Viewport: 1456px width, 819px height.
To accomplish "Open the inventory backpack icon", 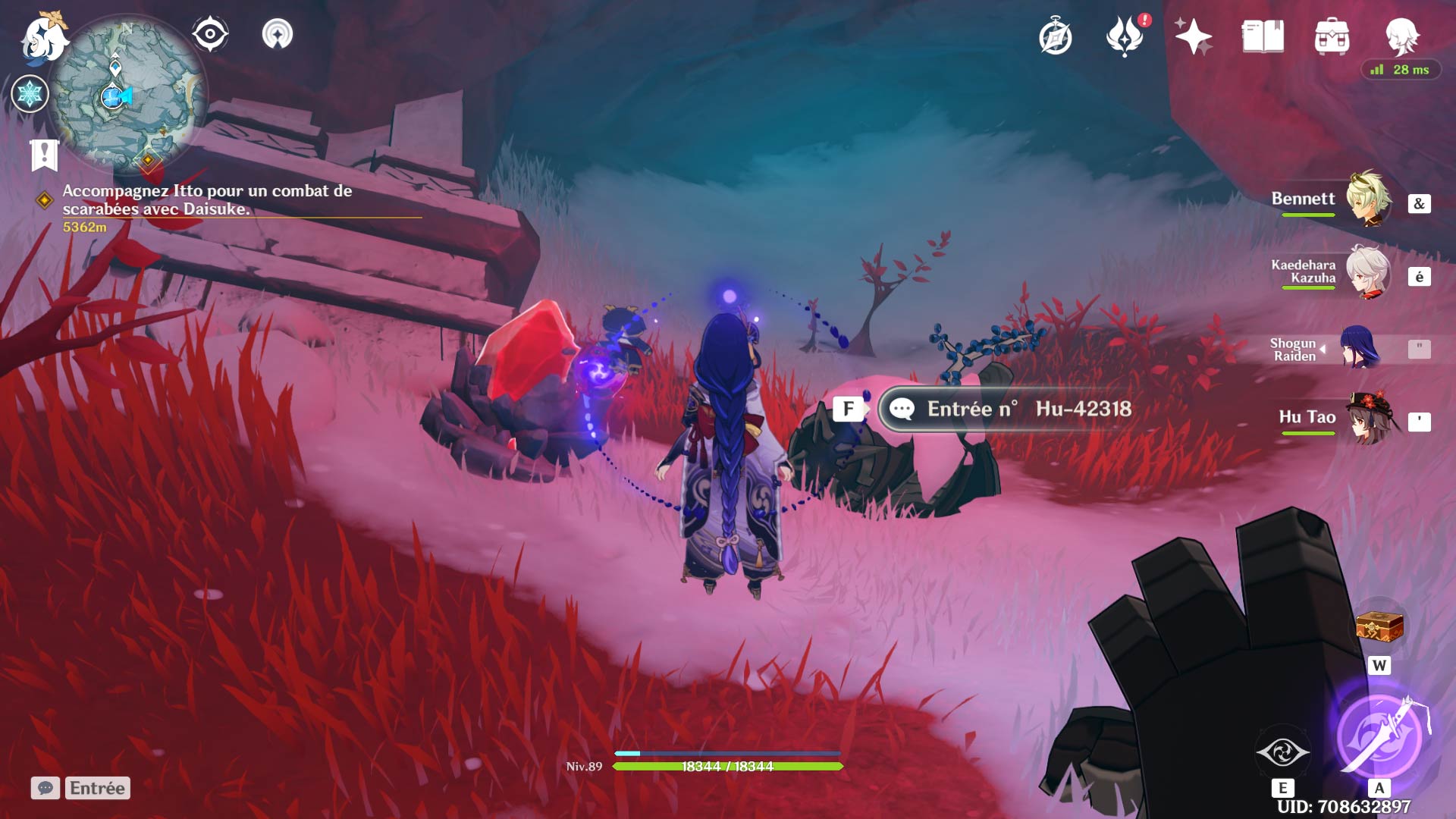I will 1332,36.
